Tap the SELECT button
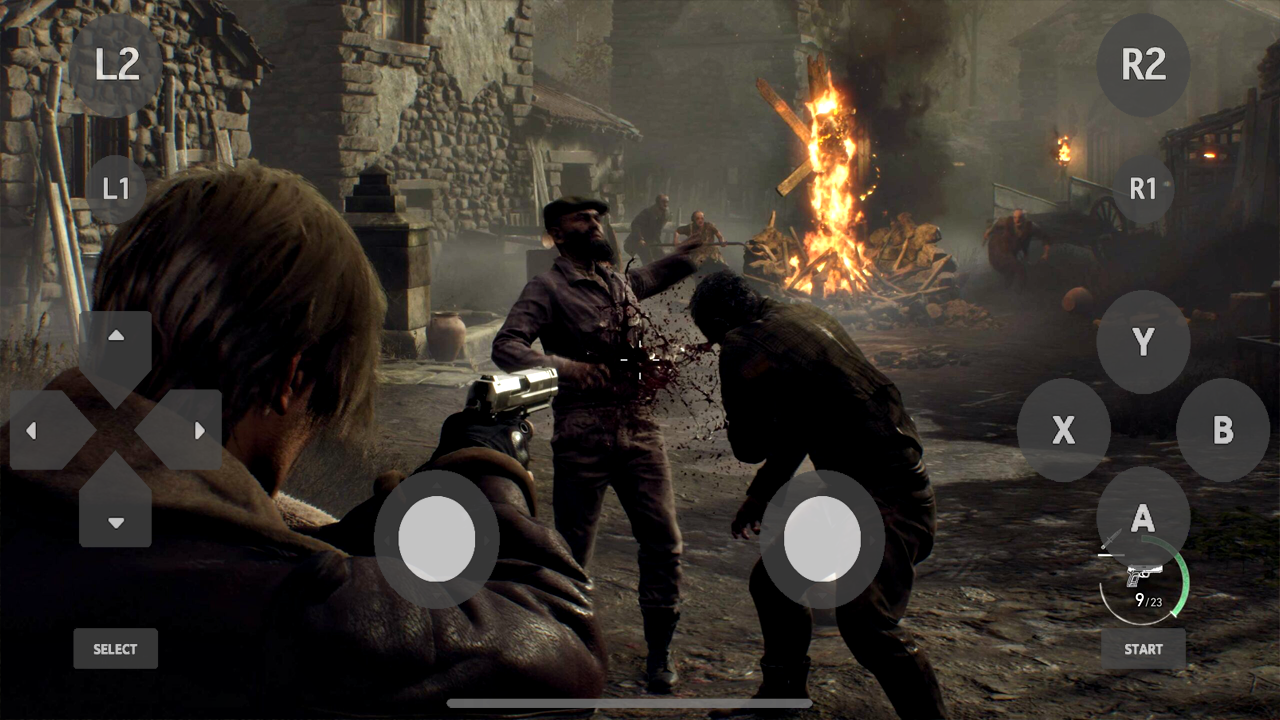Image resolution: width=1280 pixels, height=720 pixels. pos(115,648)
